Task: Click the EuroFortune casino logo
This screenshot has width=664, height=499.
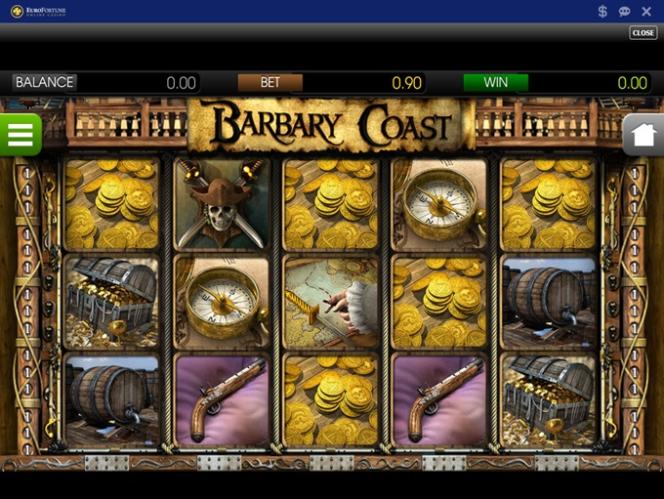Action: click(x=39, y=11)
